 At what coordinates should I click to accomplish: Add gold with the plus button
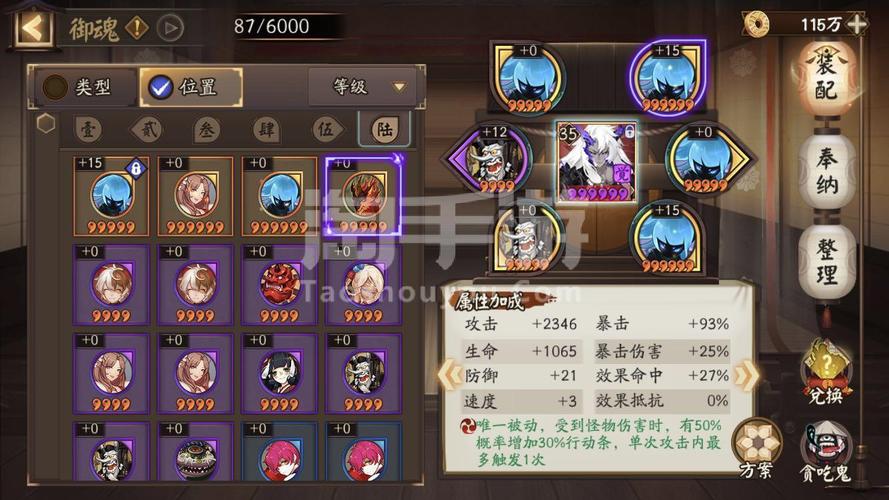pos(856,24)
